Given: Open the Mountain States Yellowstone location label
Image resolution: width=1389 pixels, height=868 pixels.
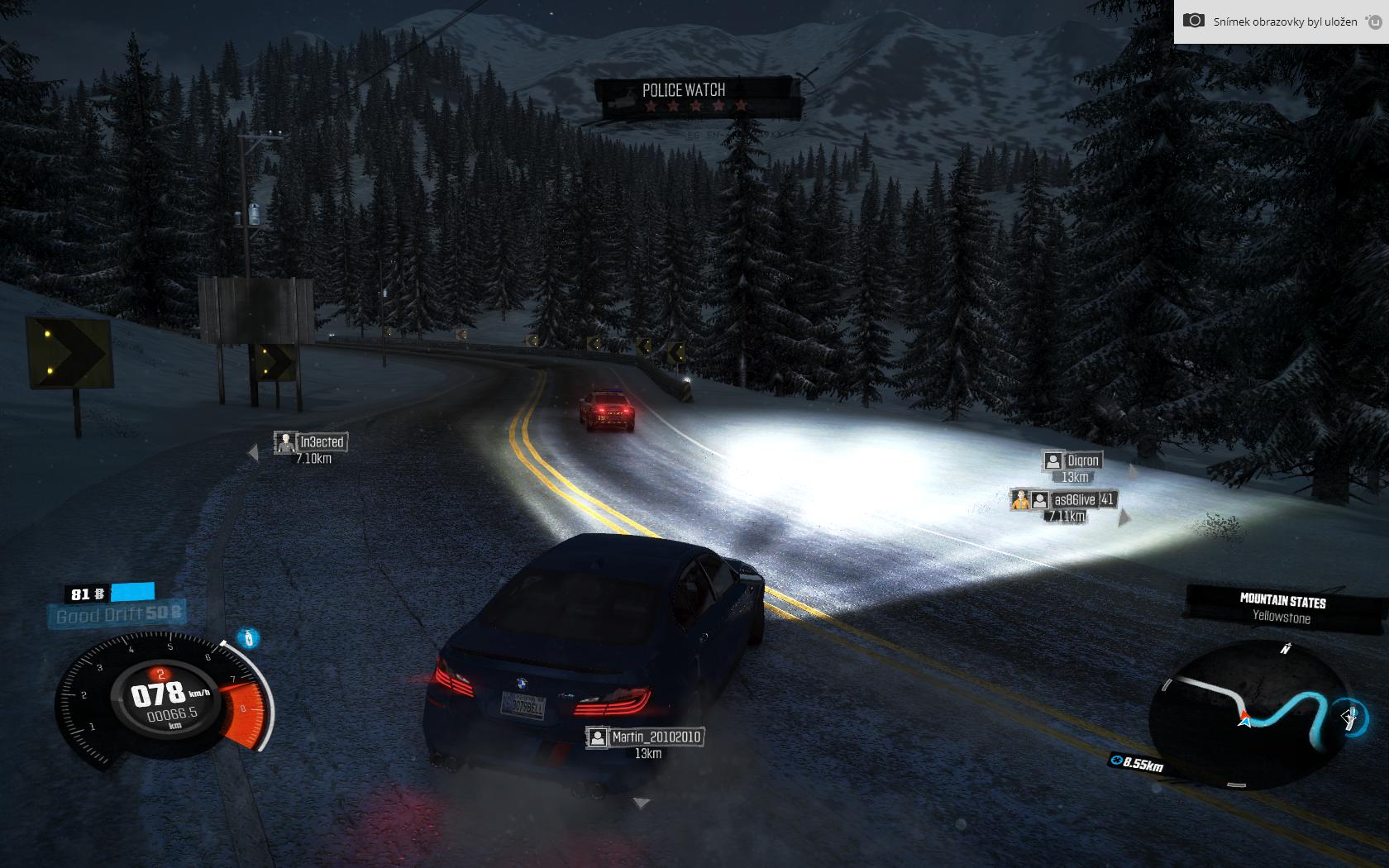Looking at the screenshot, I should pos(1282,608).
